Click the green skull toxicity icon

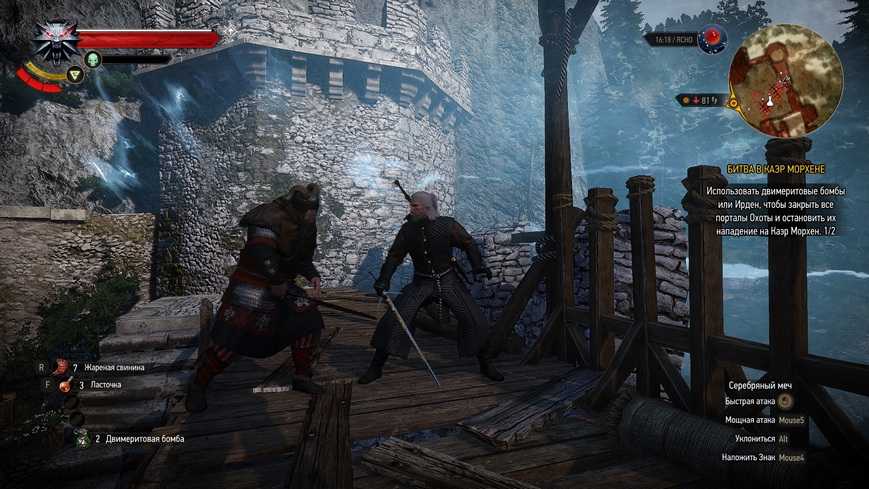tap(93, 60)
